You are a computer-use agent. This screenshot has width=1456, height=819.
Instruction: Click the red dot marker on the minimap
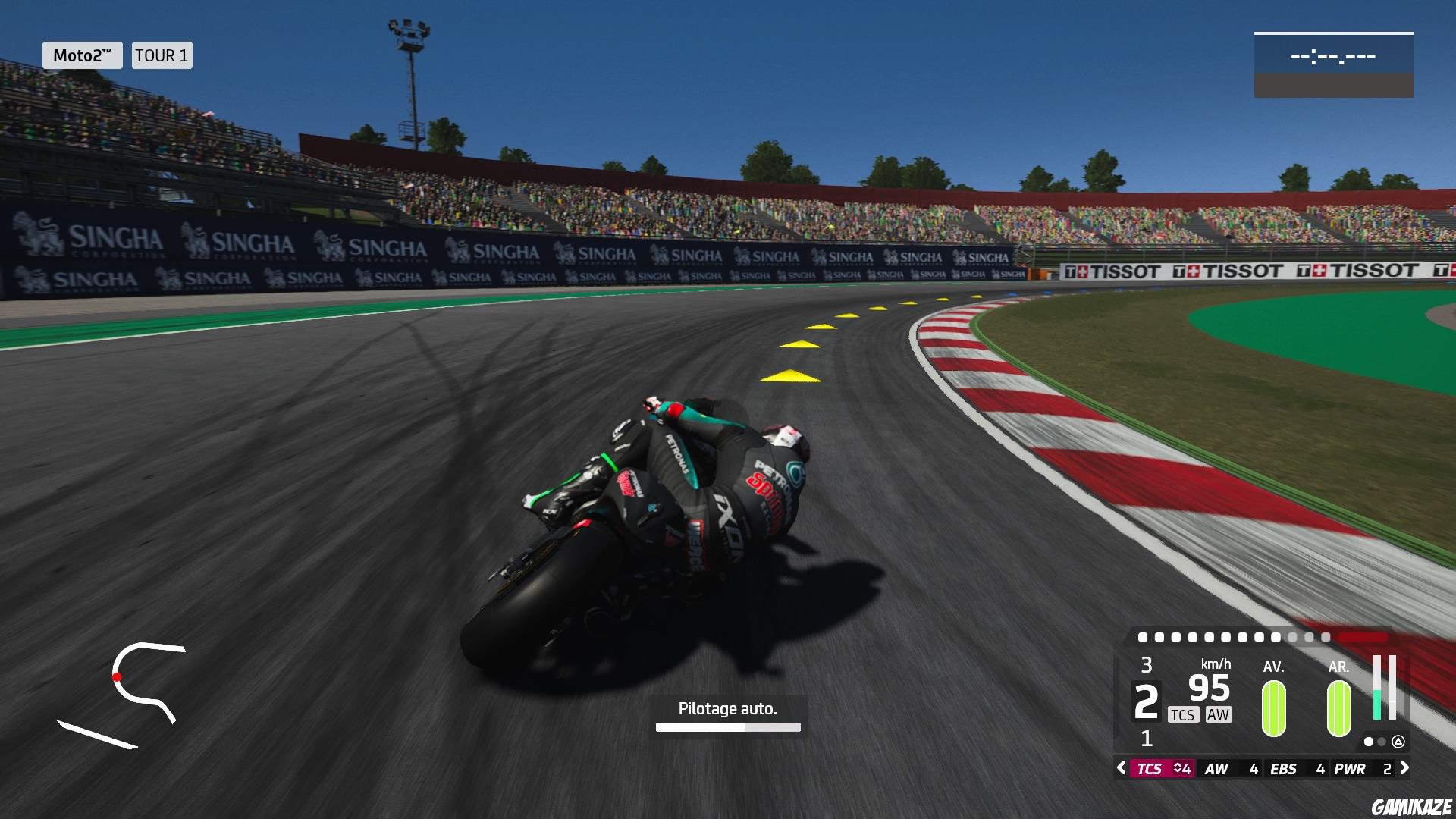coord(118,677)
